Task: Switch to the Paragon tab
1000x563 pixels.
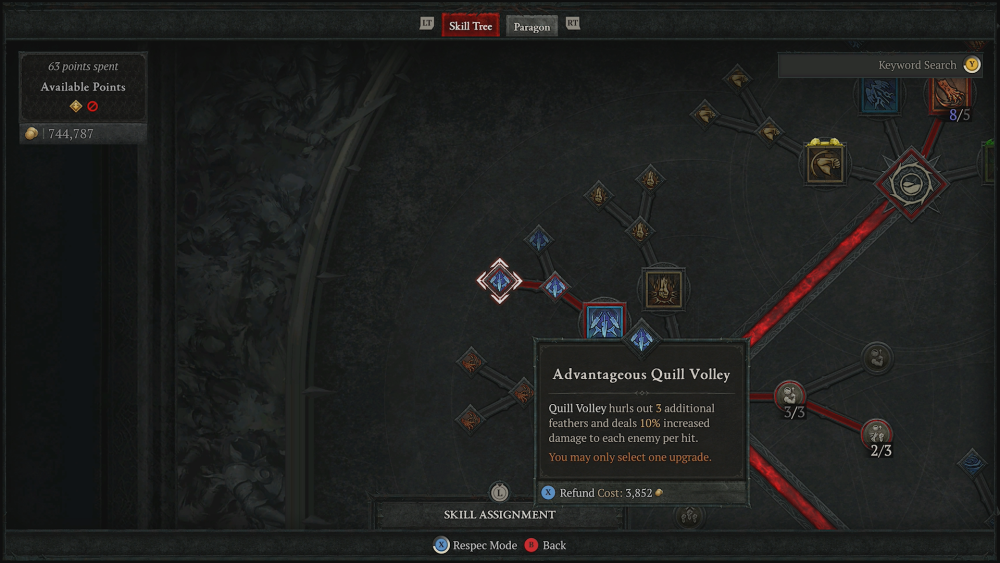Action: (532, 26)
